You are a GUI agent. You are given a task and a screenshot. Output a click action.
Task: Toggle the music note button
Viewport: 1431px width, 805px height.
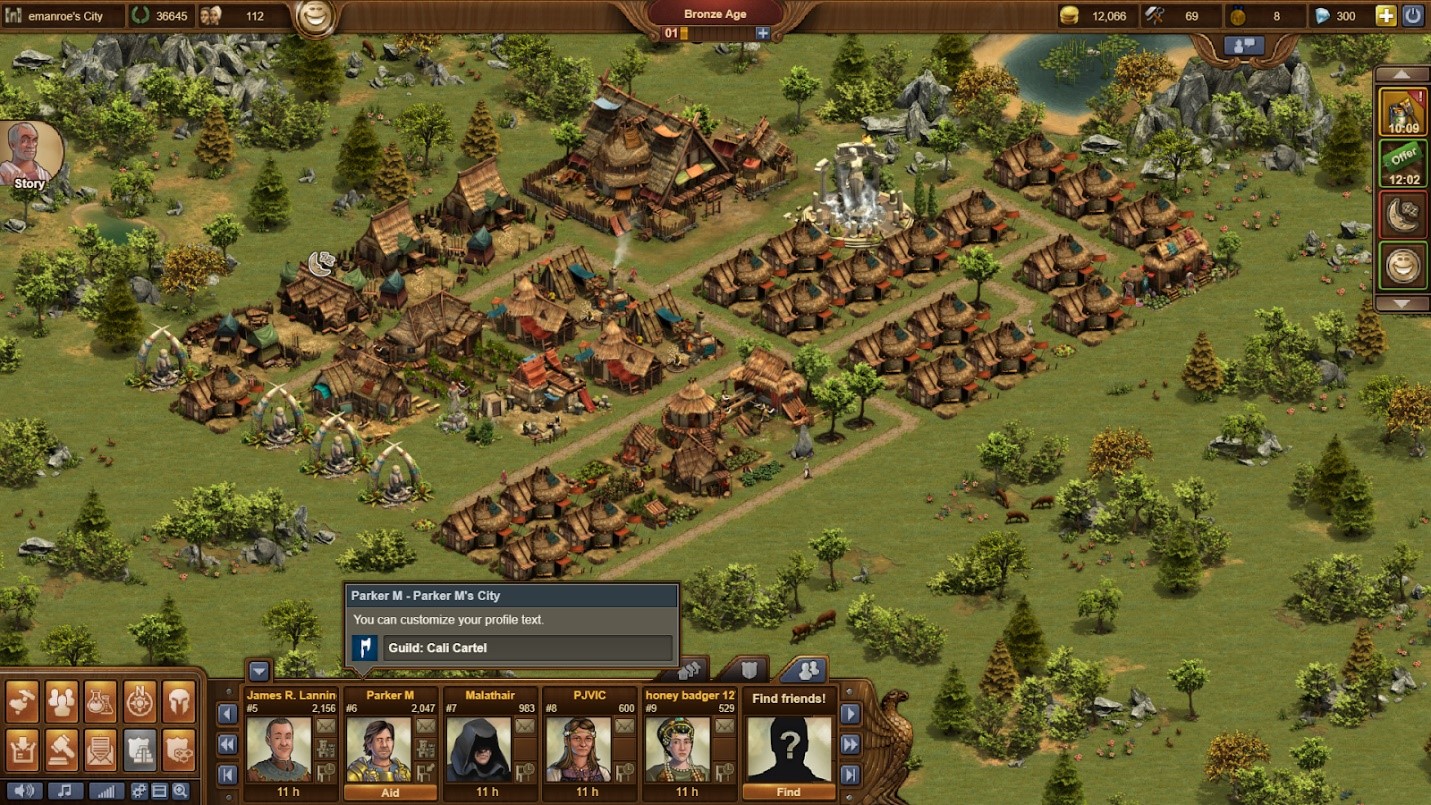(65, 791)
